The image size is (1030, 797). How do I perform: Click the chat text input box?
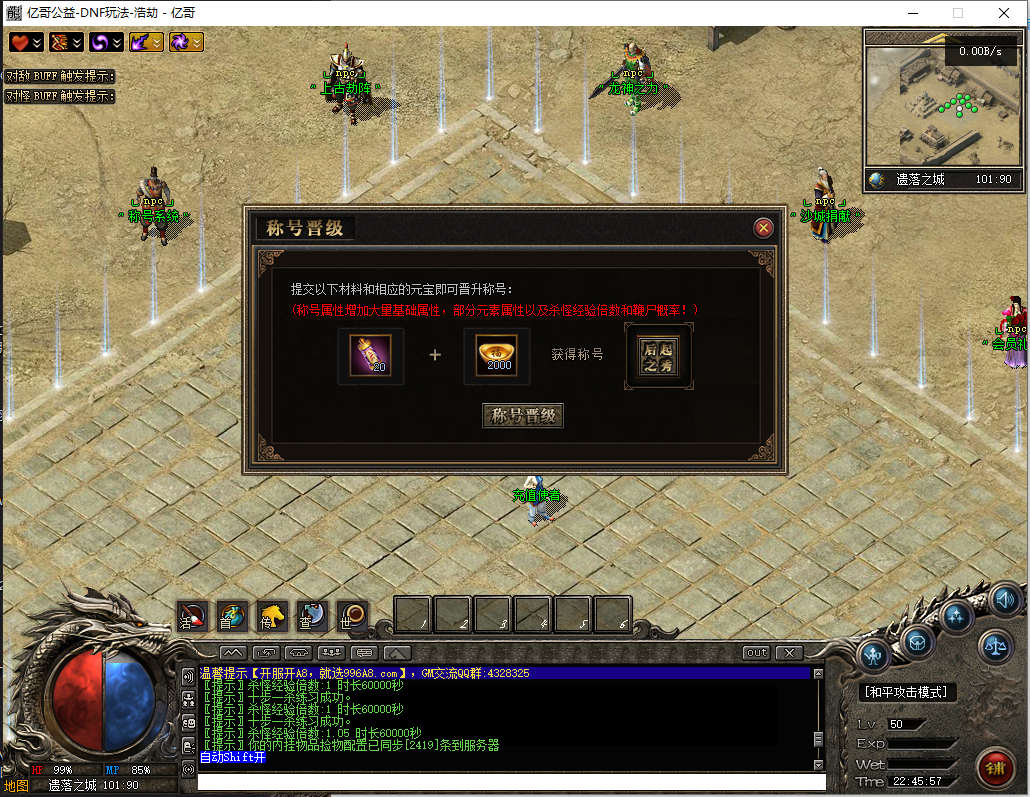[510, 782]
